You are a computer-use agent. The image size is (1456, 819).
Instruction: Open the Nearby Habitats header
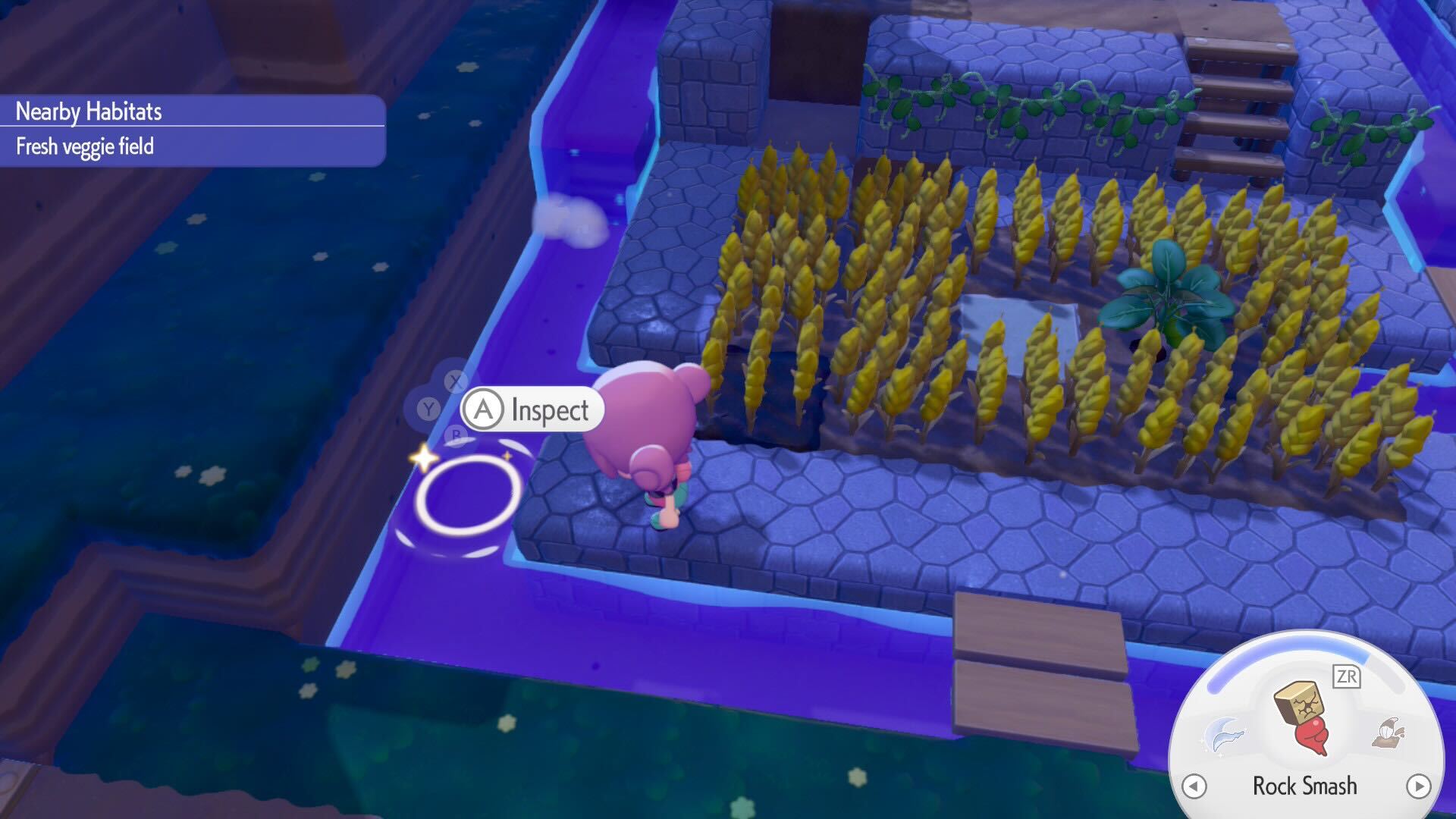pyautogui.click(x=89, y=110)
